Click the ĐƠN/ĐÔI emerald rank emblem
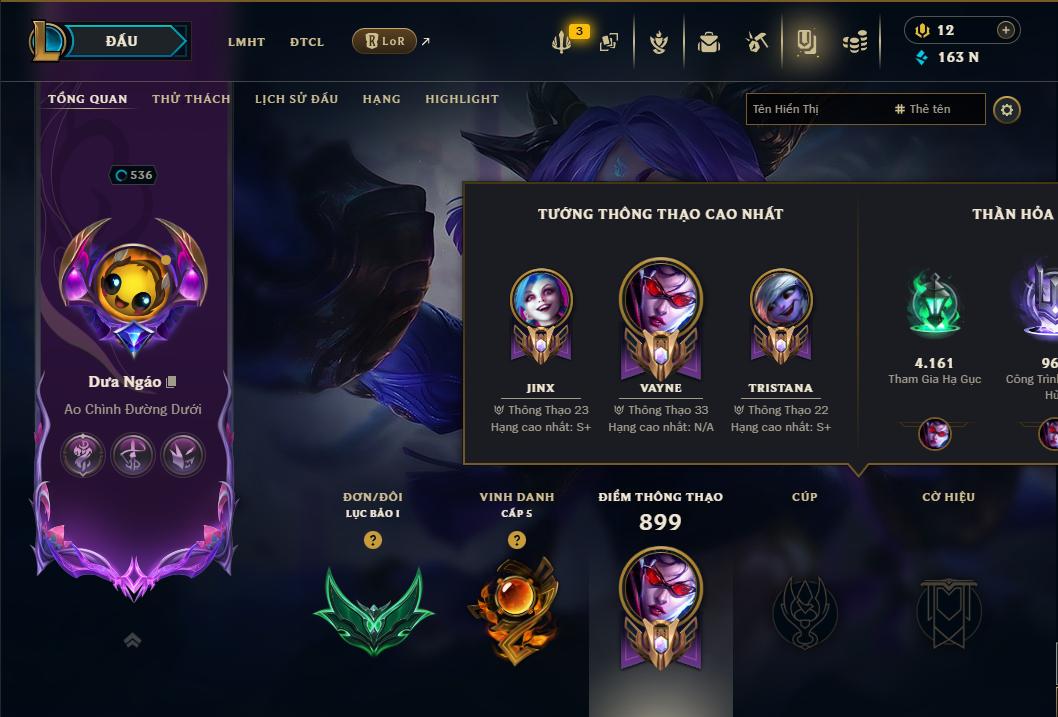 pos(373,610)
